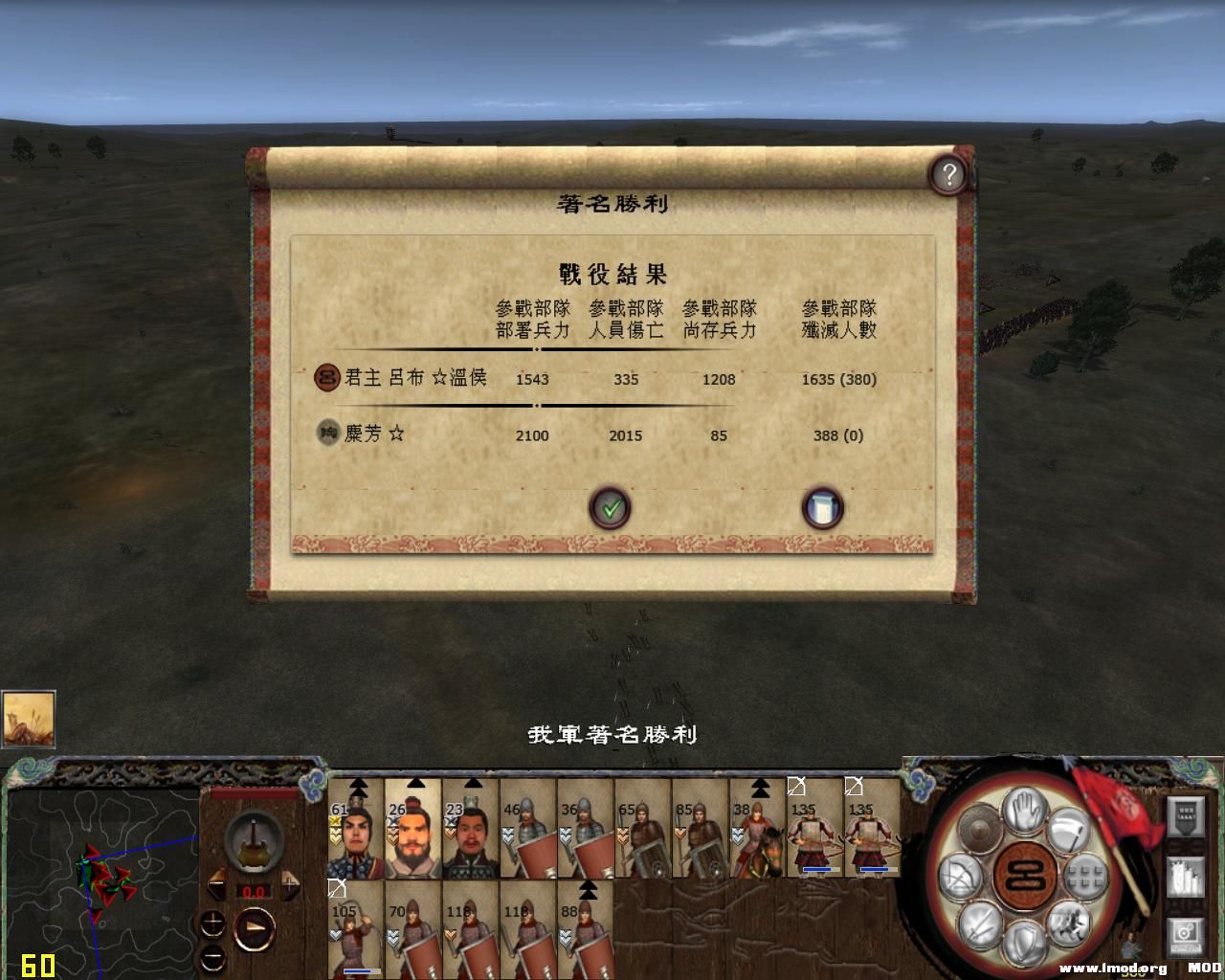Click the fire-at-will bow icon
The width and height of the screenshot is (1225, 980).
(x=960, y=875)
